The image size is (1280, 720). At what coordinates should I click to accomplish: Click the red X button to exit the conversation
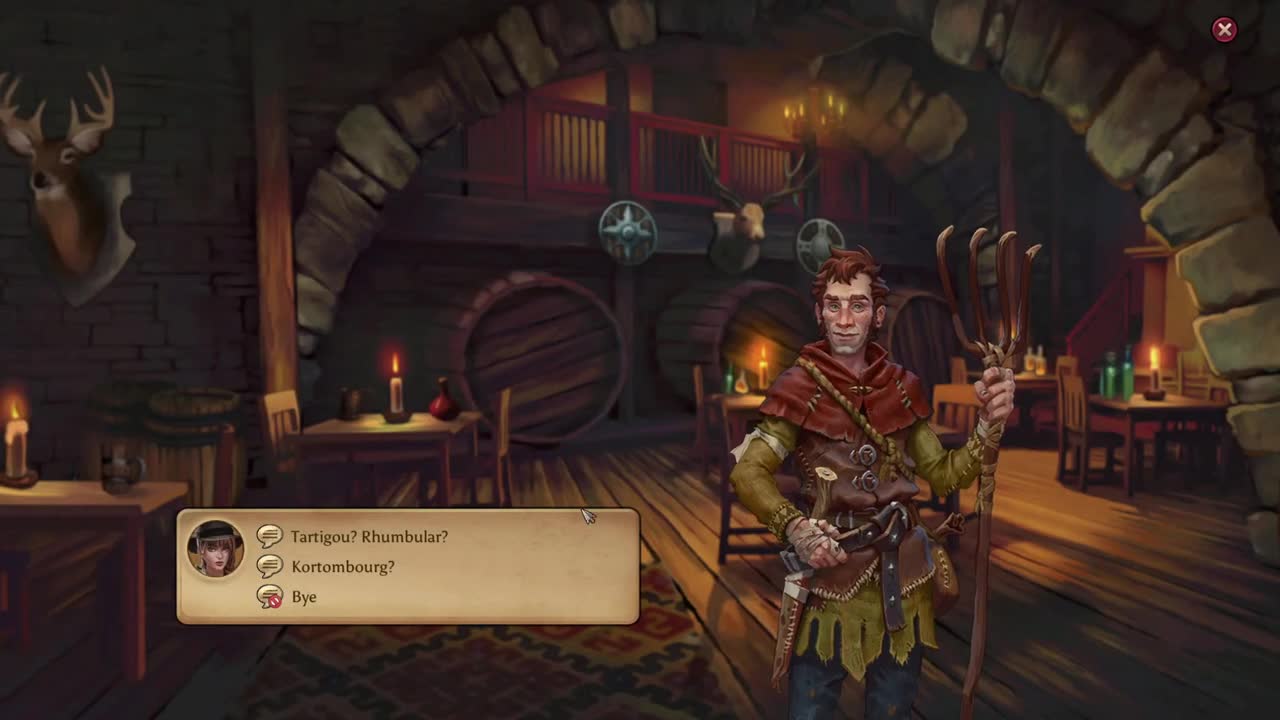click(x=1225, y=29)
